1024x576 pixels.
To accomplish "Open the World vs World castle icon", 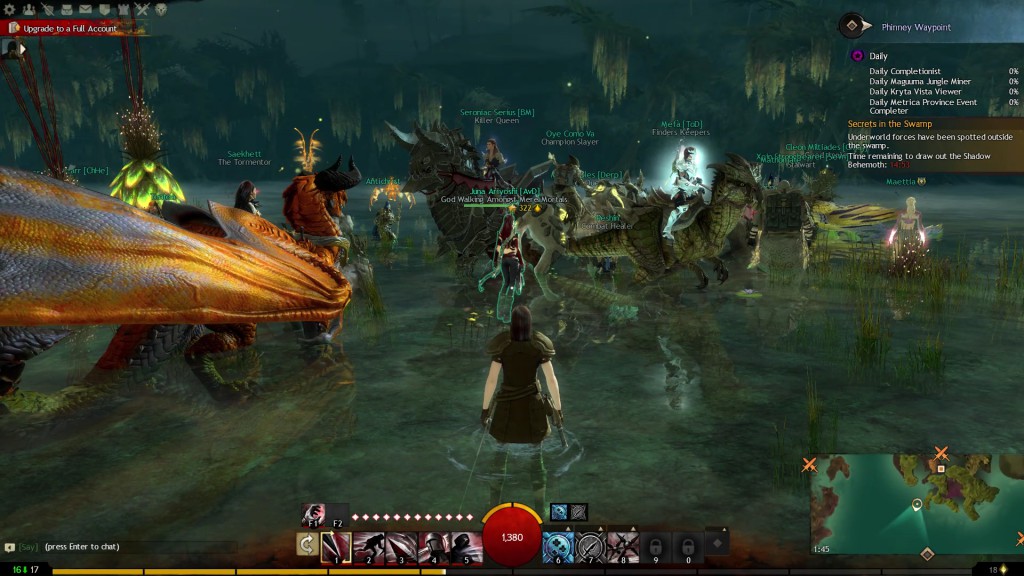I will [123, 10].
